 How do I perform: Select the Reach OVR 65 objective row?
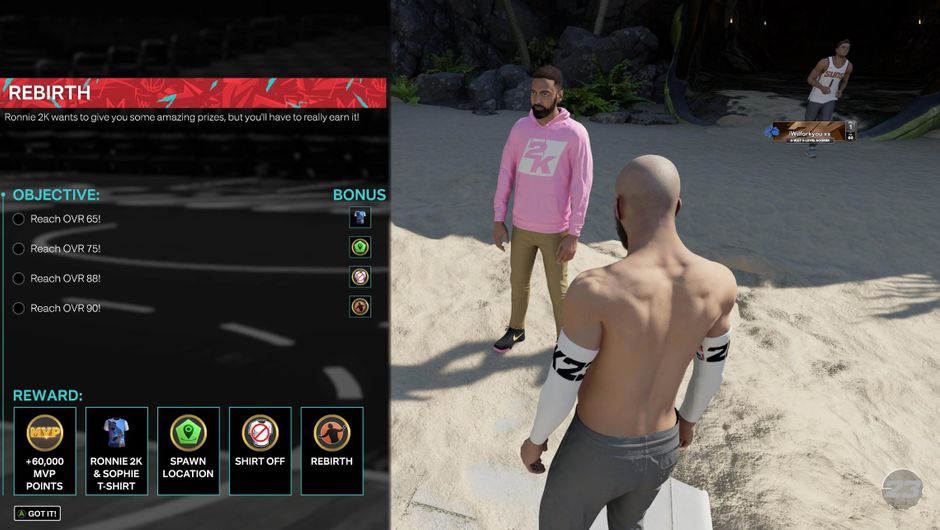tap(65, 219)
